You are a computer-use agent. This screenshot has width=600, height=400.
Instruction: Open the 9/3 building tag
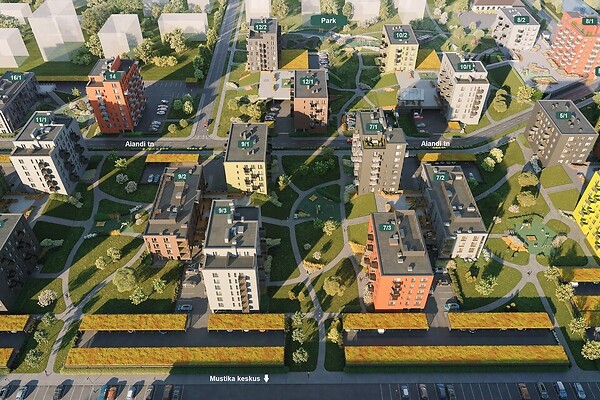(x=223, y=210)
